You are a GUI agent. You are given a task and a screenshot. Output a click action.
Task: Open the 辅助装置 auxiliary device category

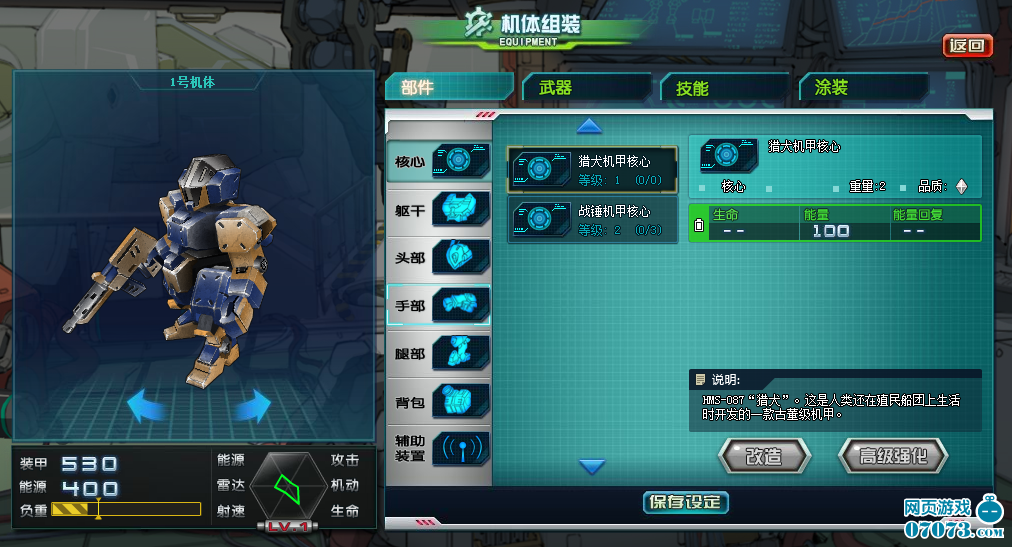click(x=439, y=449)
